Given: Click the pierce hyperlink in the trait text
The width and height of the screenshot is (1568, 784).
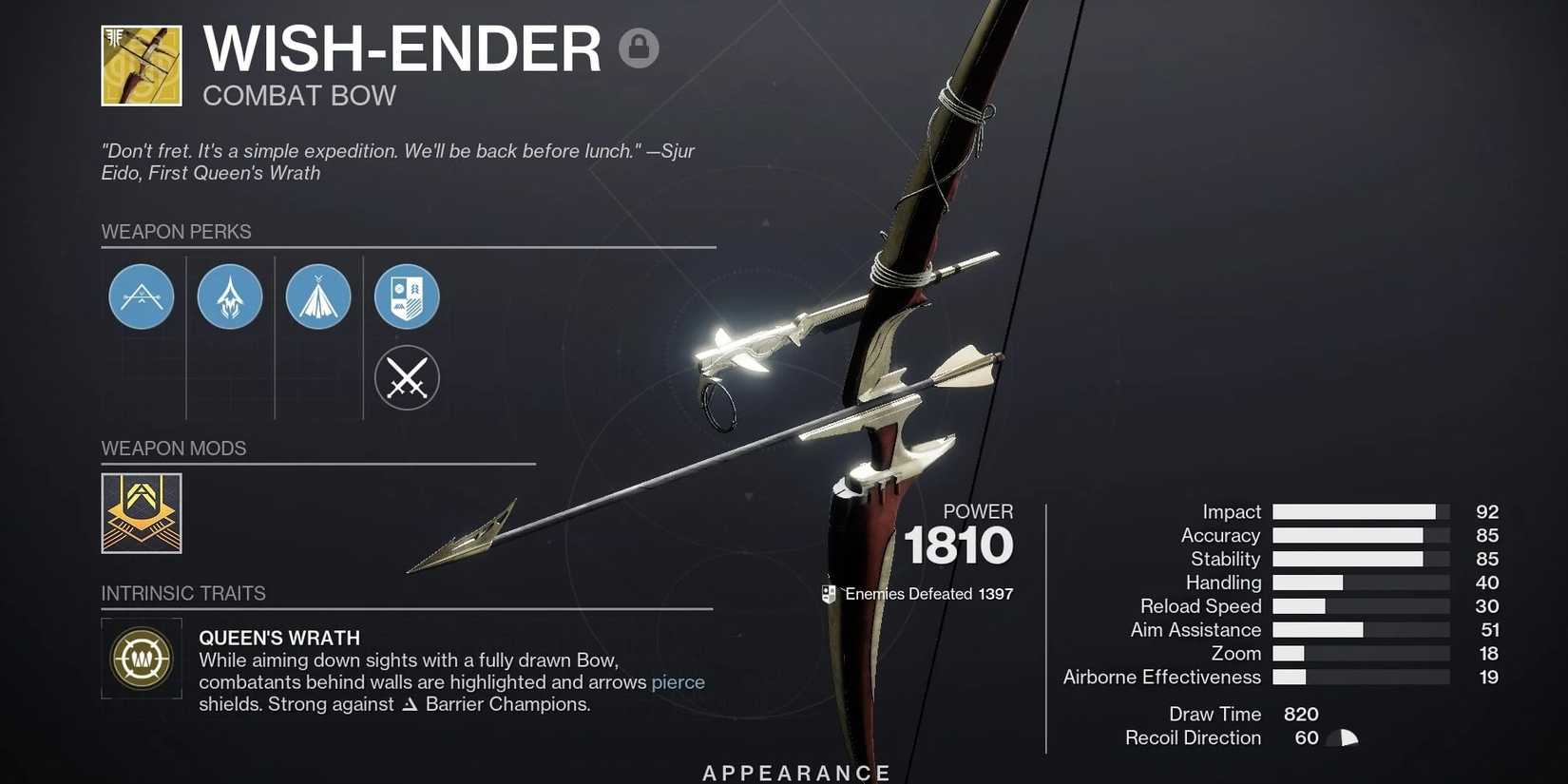Looking at the screenshot, I should pos(678,682).
